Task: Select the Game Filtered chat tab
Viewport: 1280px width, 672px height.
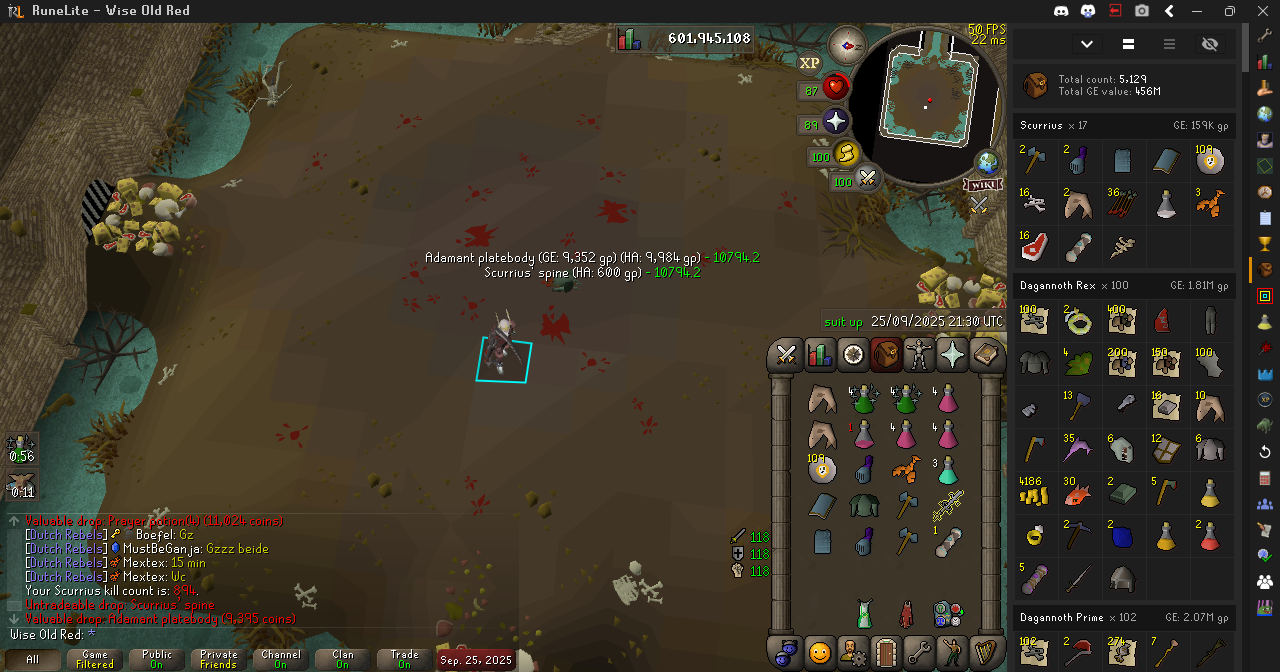Action: tap(95, 660)
